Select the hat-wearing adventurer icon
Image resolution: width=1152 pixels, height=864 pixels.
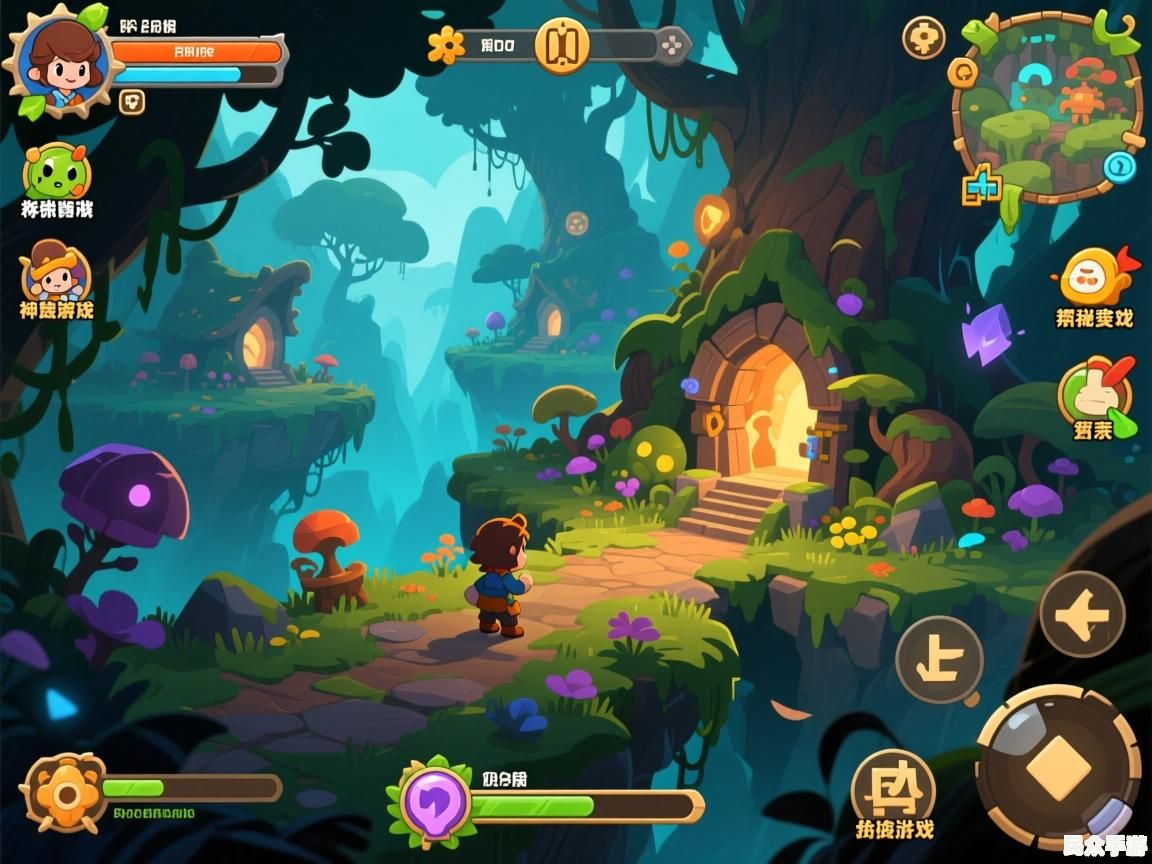coord(56,272)
